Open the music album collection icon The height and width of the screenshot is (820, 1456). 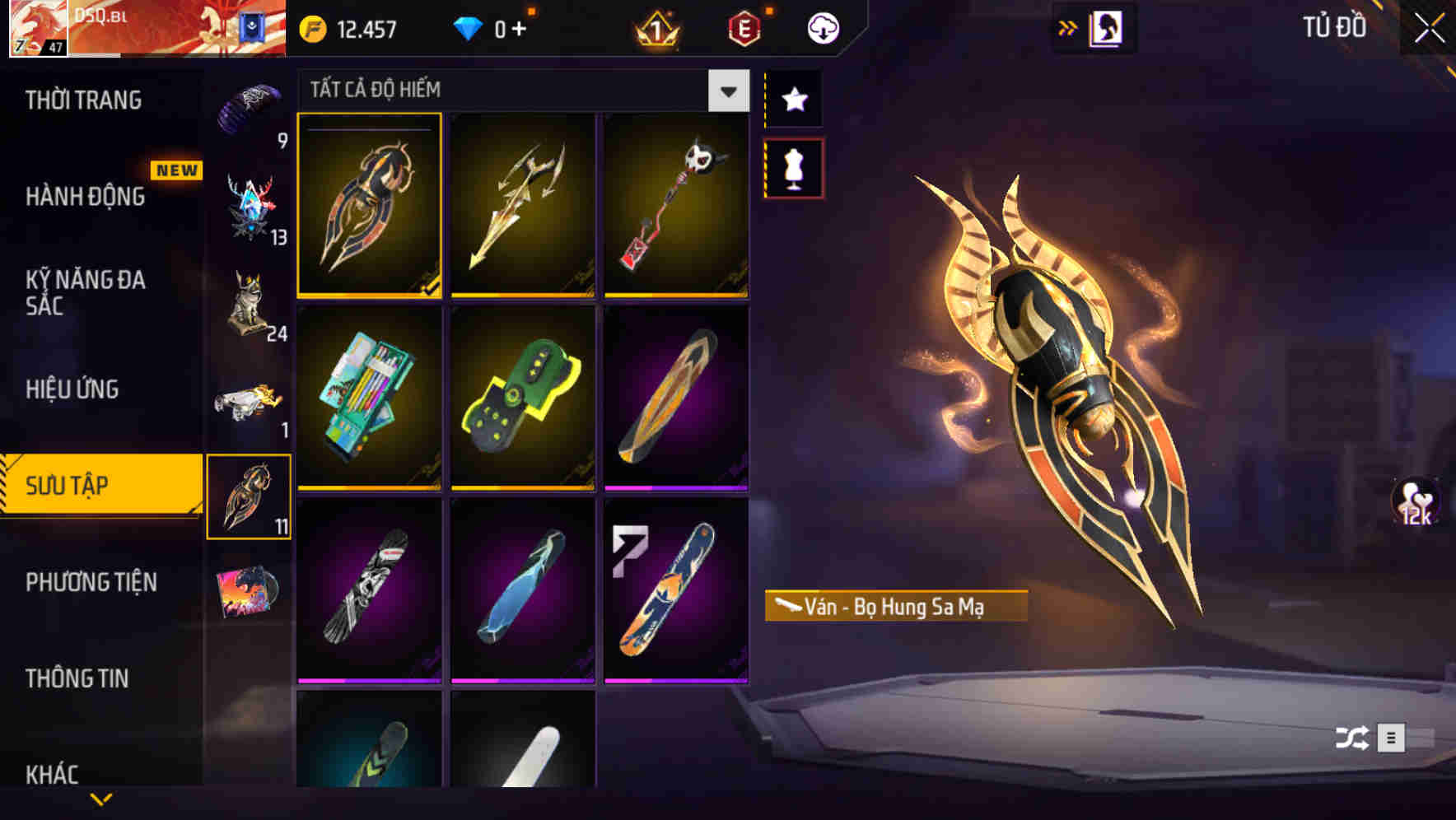(x=247, y=591)
